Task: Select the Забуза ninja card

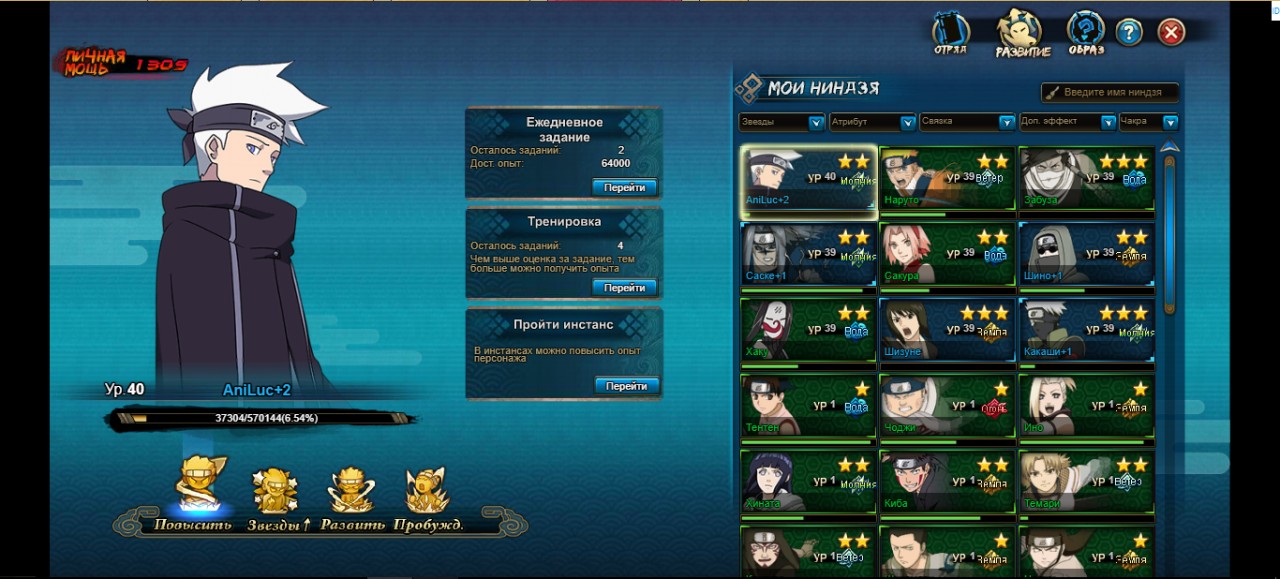Action: point(1086,181)
